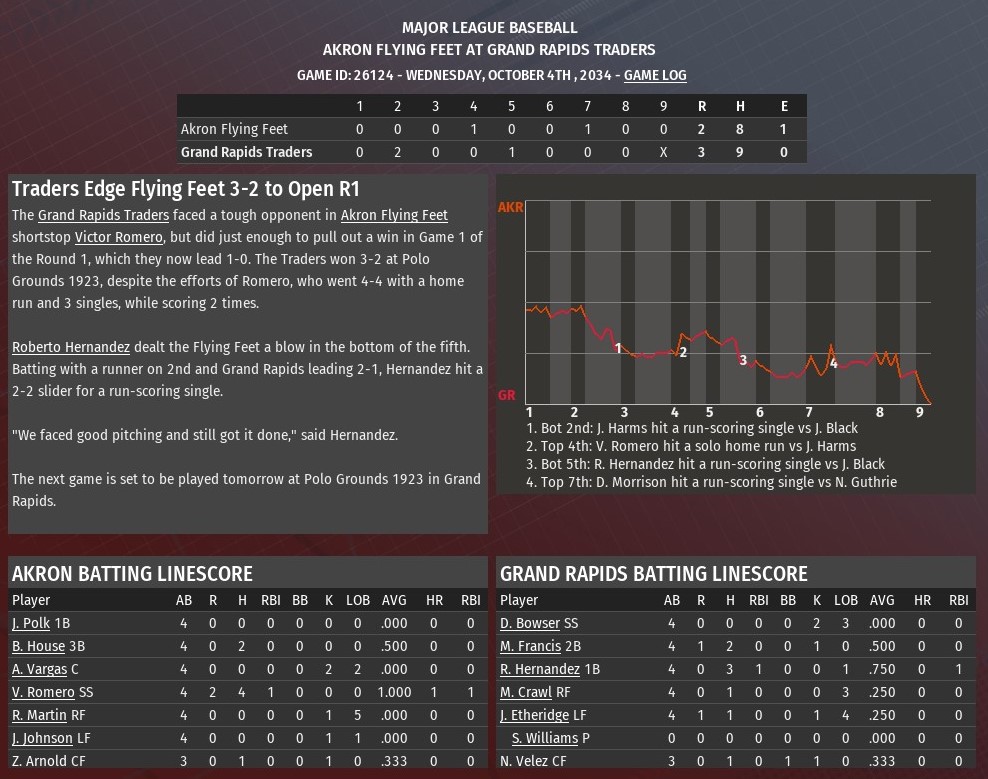988x779 pixels.
Task: Select J. Johnson in Akron lineup
Action: [x=42, y=738]
